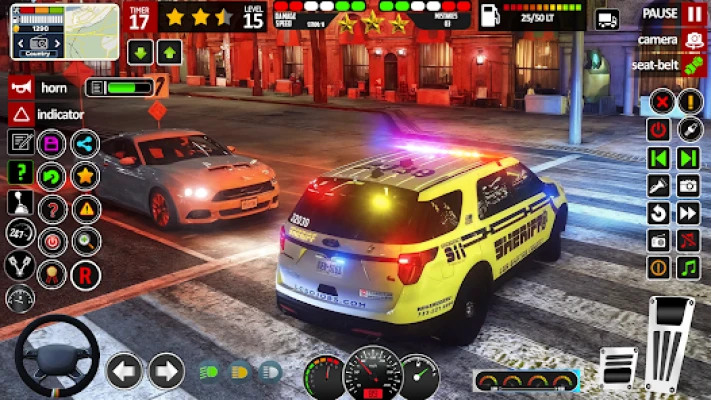Switch the camera view
This screenshot has width=711, height=400.
[x=693, y=40]
